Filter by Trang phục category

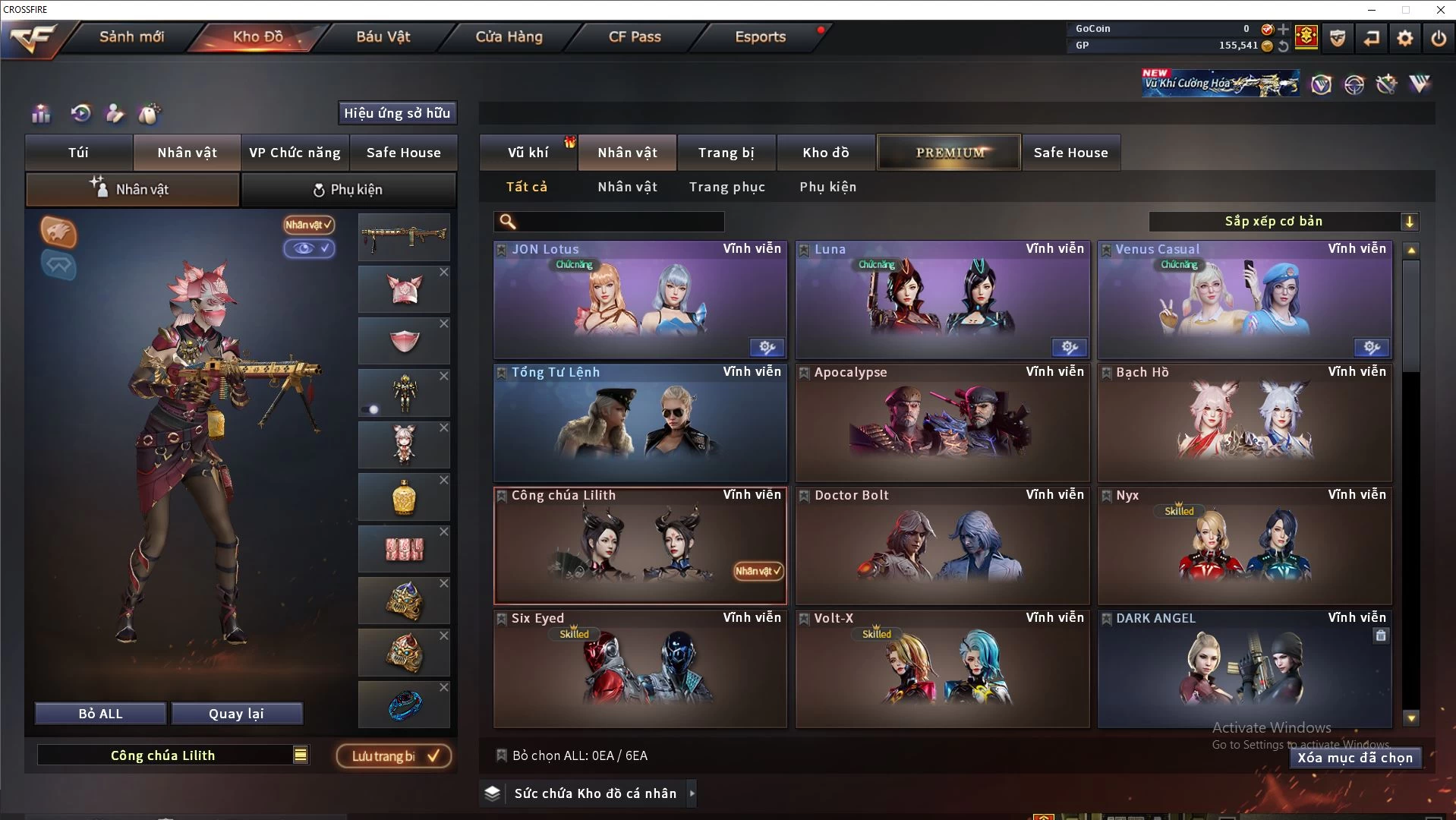coord(726,187)
